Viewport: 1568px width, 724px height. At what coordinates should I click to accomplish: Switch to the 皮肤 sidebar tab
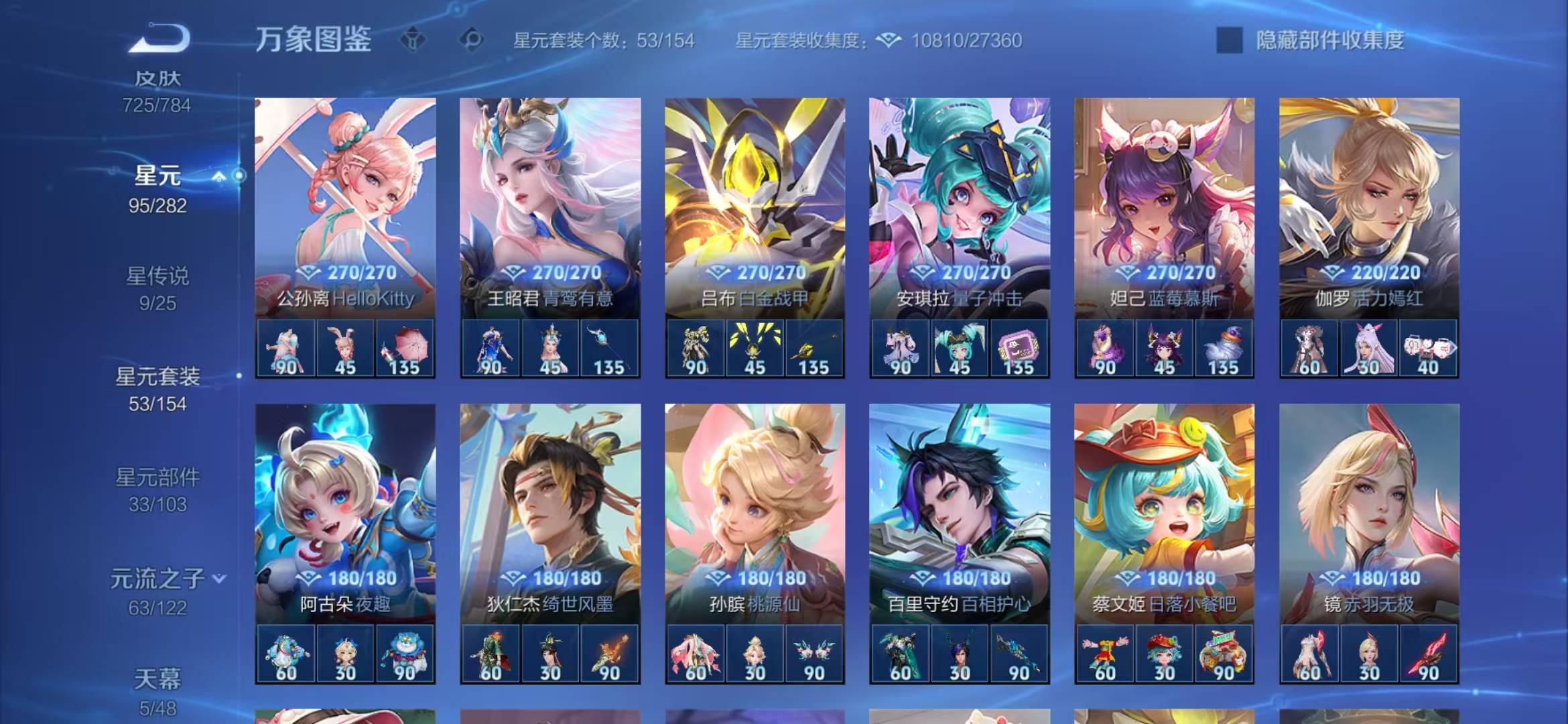[x=156, y=78]
